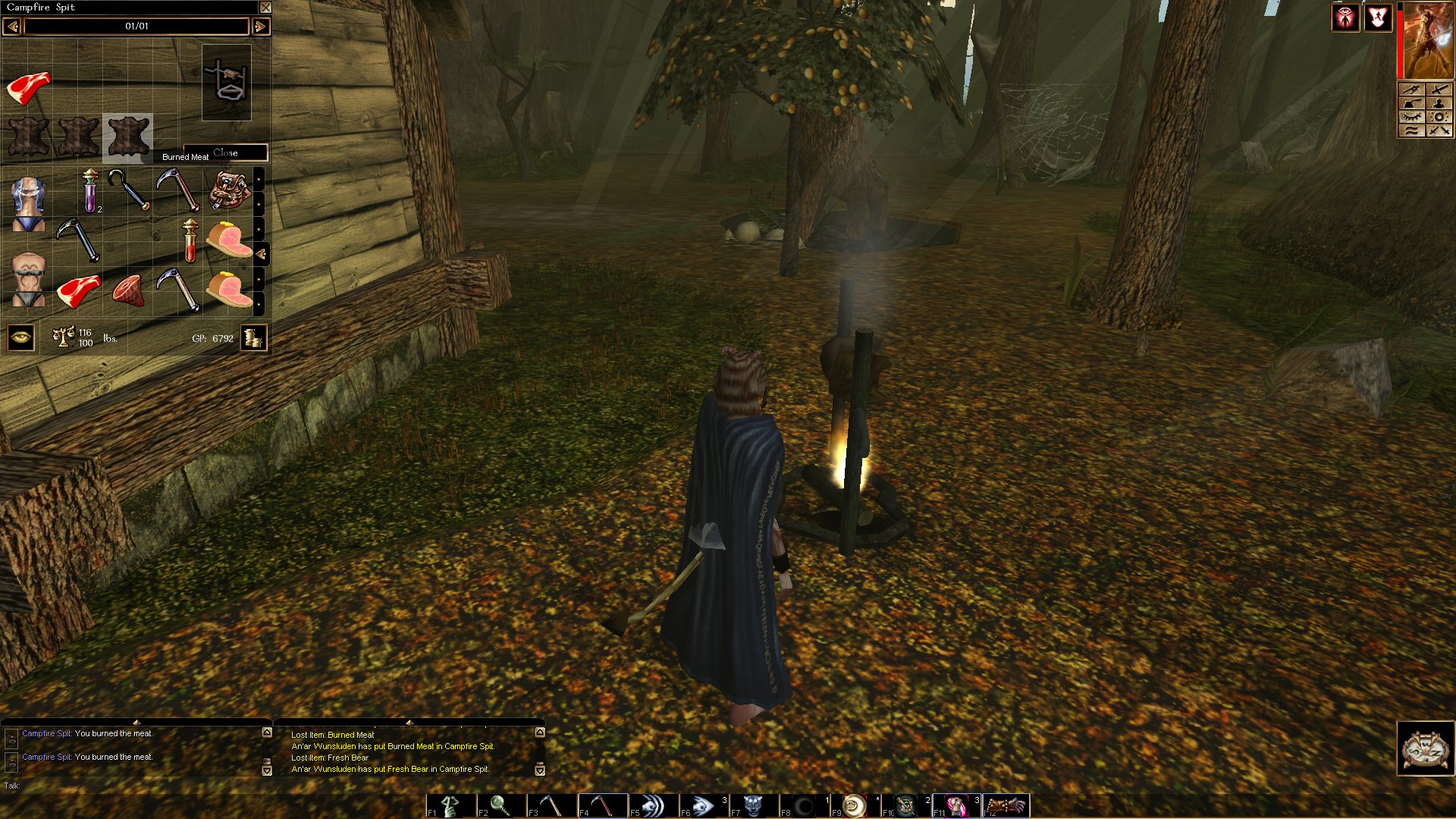Use the F7 panther head quickslot

[753, 805]
